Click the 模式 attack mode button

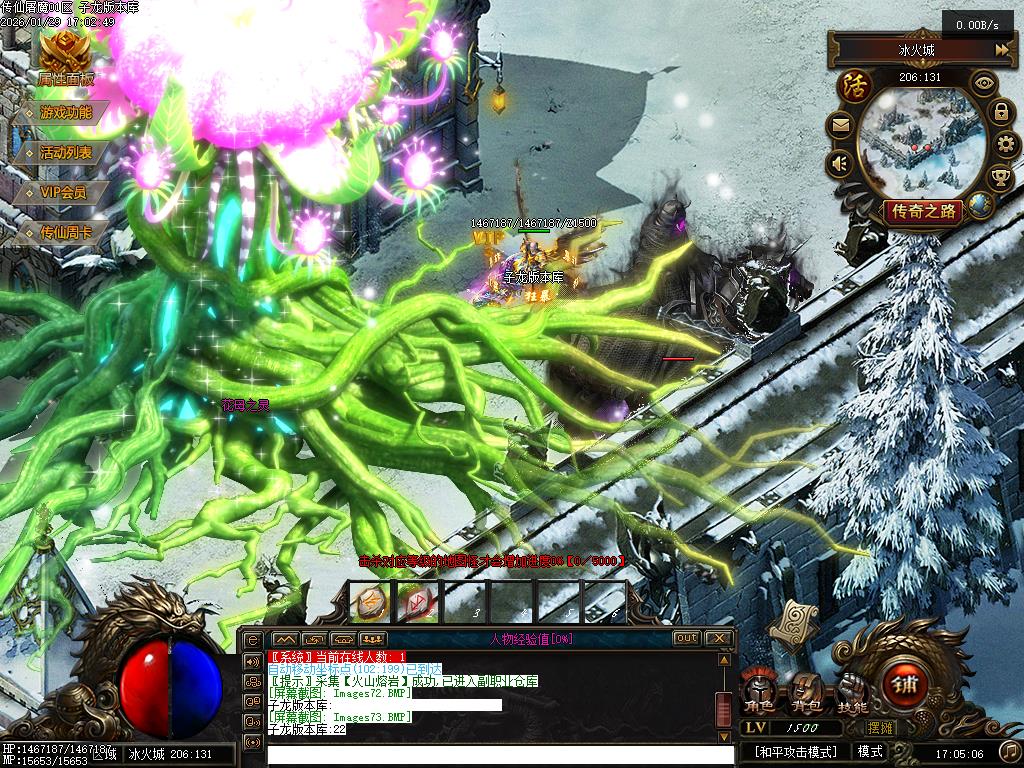coord(870,751)
